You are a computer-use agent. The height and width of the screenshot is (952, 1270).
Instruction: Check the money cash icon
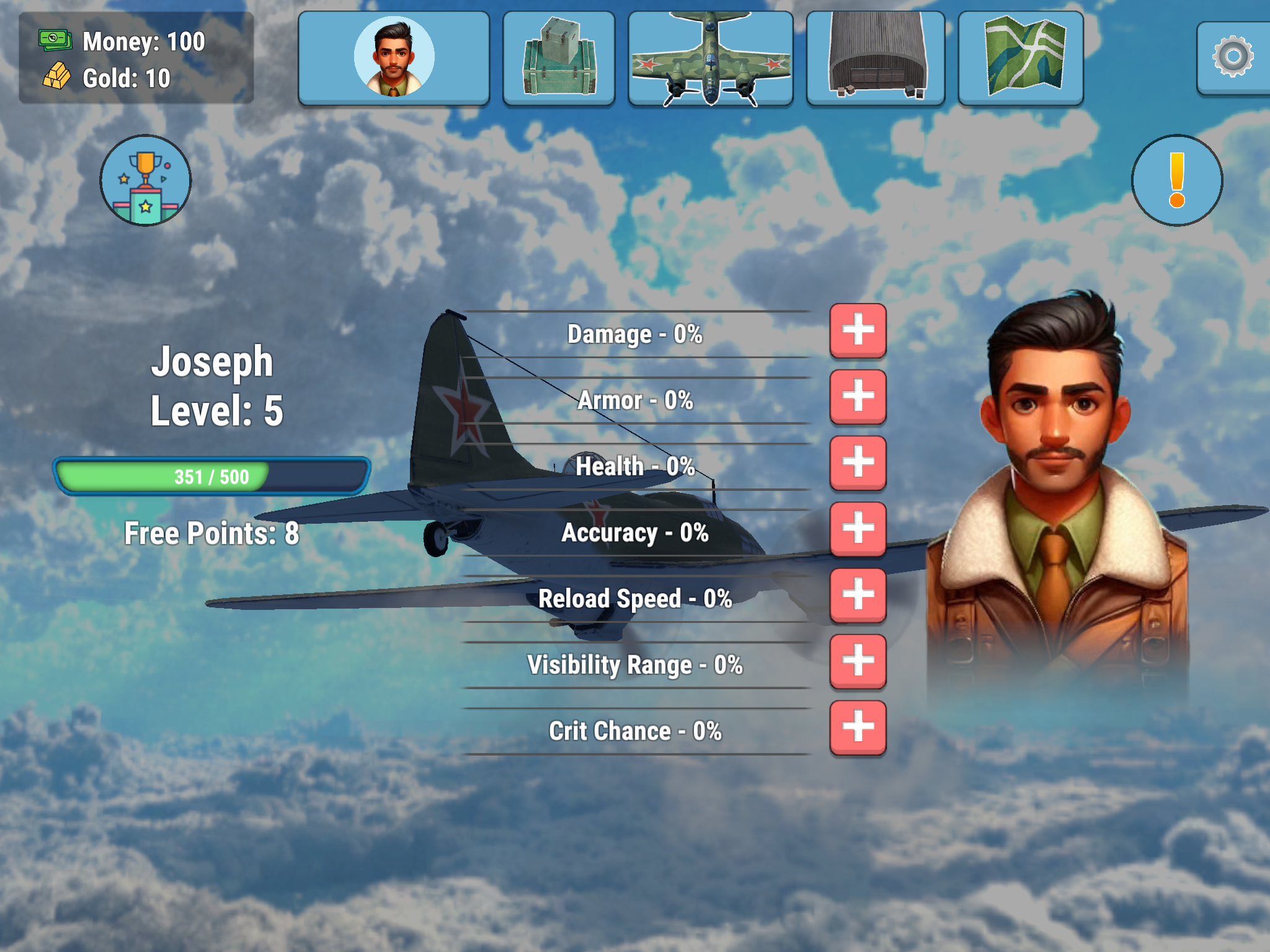pos(56,40)
